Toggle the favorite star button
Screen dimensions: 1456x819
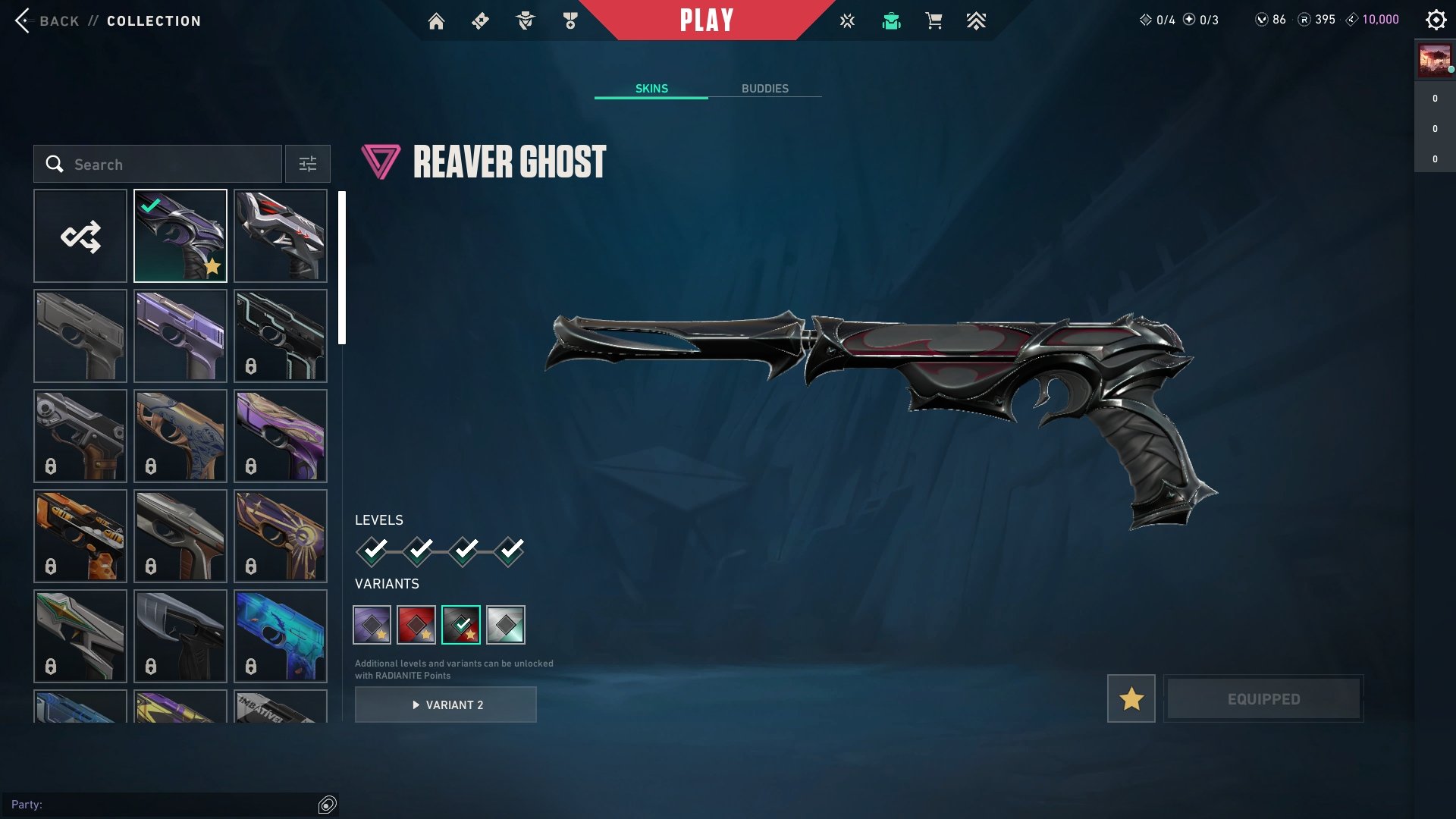click(1131, 698)
